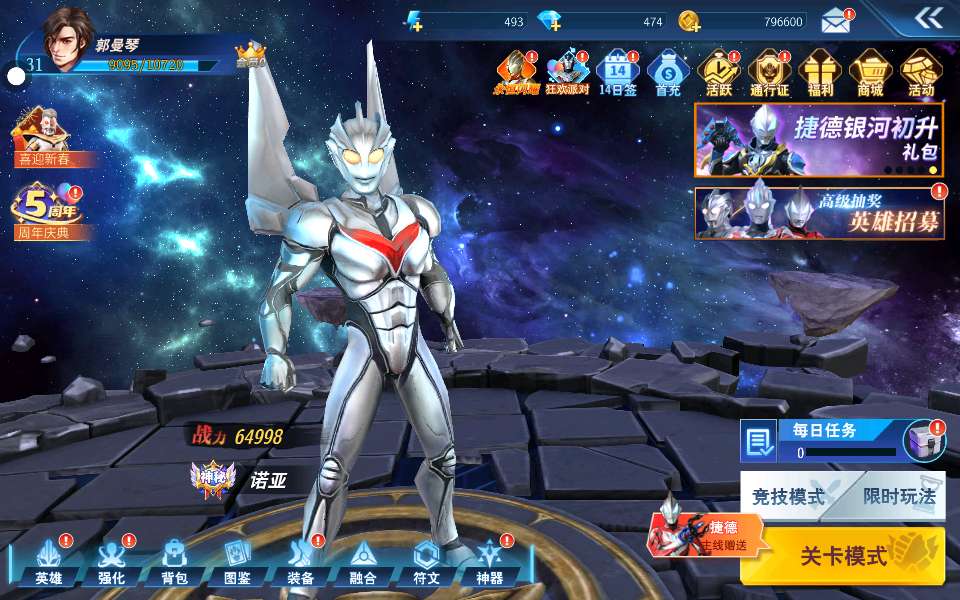Open the 融合 fusion menu
The image size is (960, 600).
[x=363, y=564]
